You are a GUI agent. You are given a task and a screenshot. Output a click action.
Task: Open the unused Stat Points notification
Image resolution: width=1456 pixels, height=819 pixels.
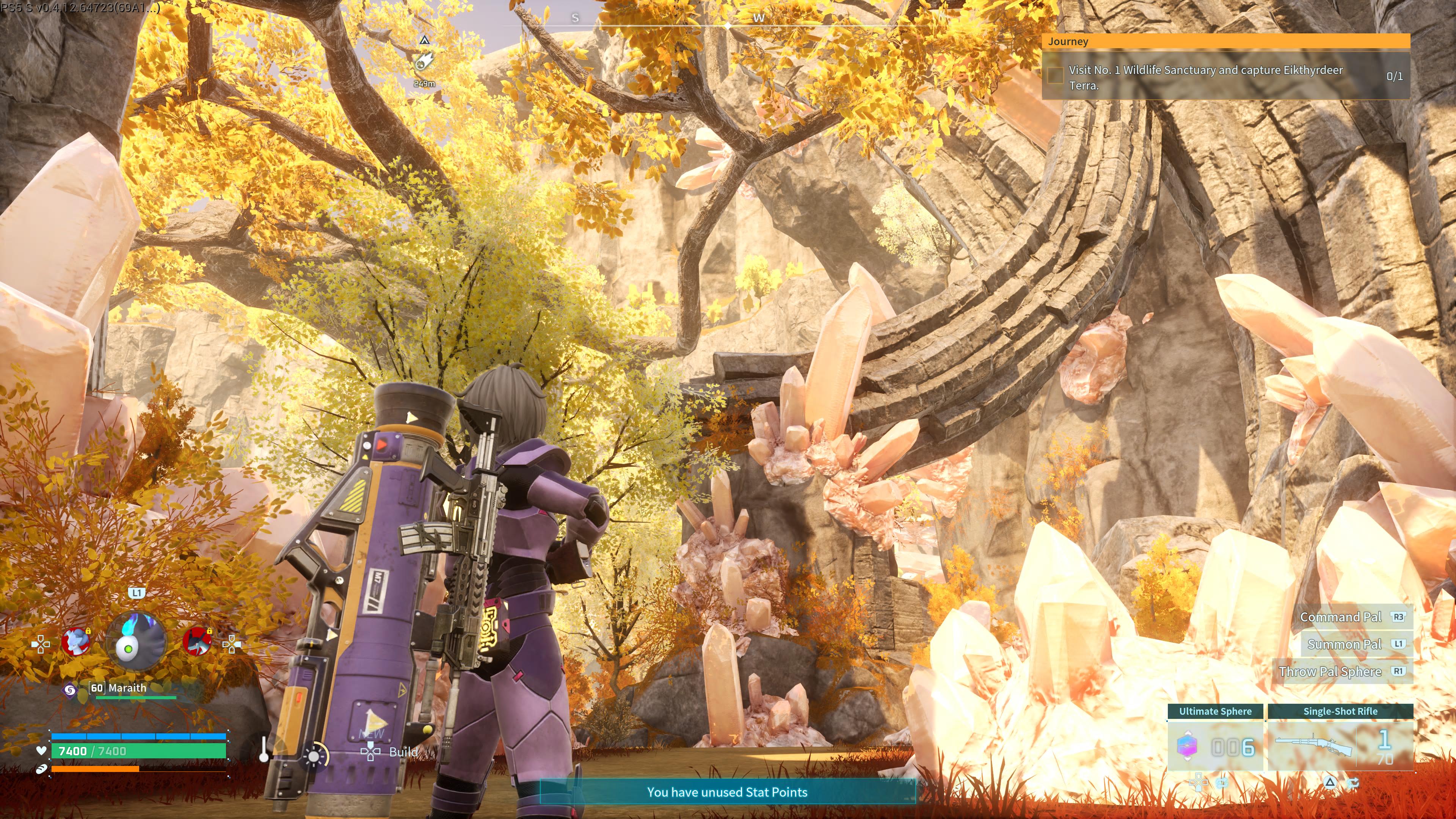(727, 792)
